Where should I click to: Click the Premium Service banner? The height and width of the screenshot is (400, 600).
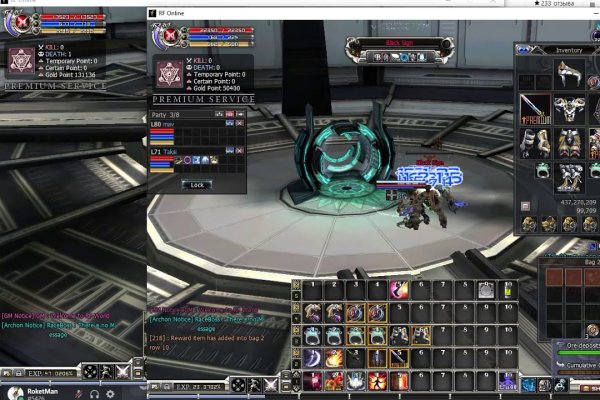pyautogui.click(x=201, y=100)
